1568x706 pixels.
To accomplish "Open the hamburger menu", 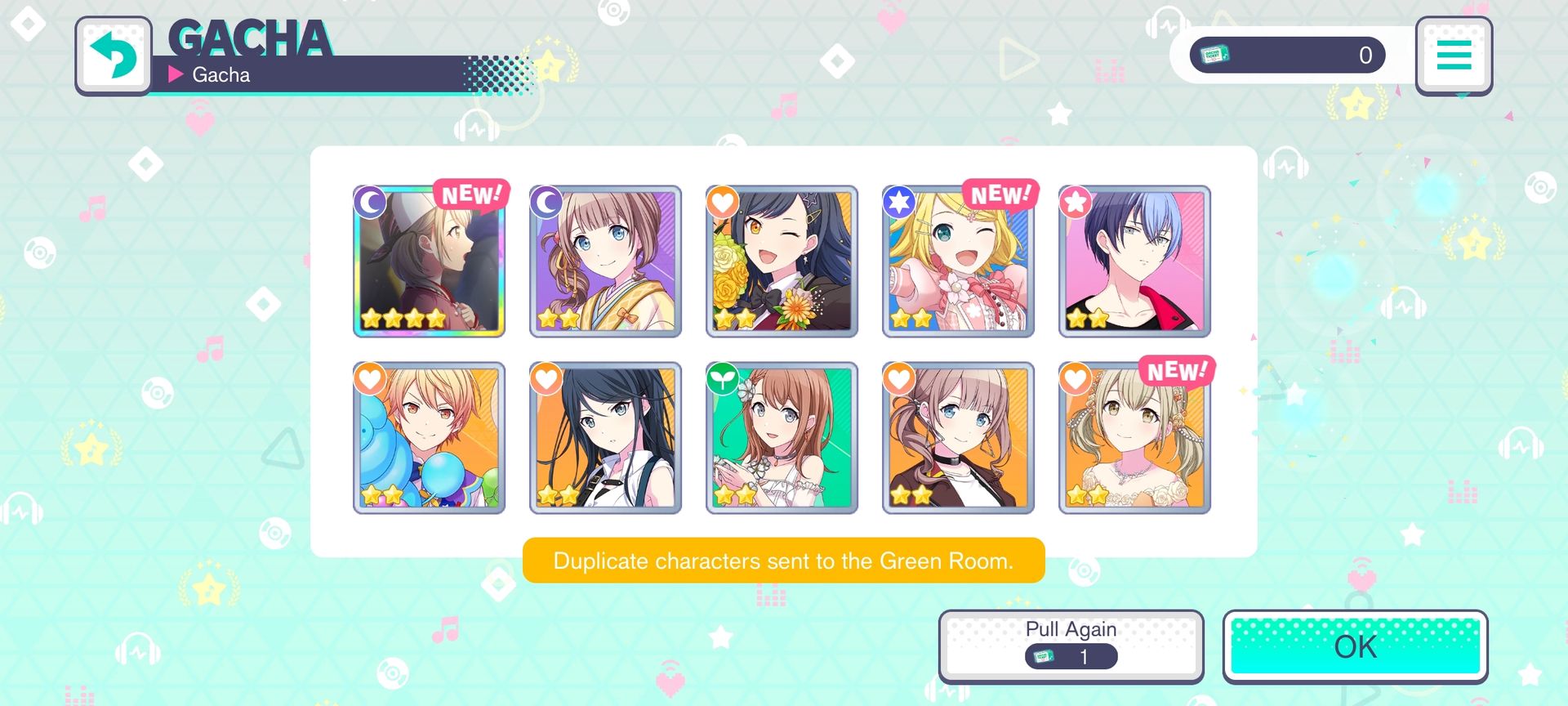I will click(x=1454, y=56).
